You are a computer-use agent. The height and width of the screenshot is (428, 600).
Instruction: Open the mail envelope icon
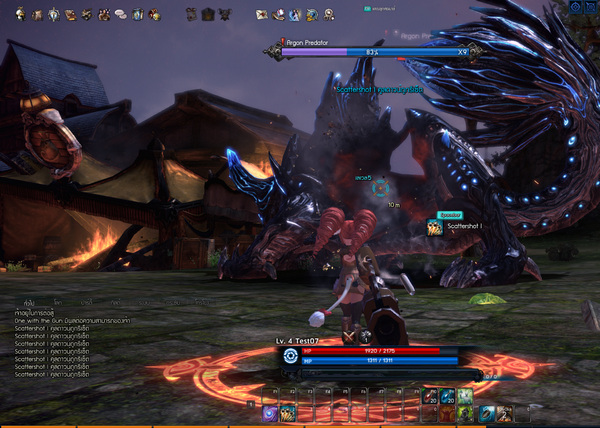tap(262, 15)
